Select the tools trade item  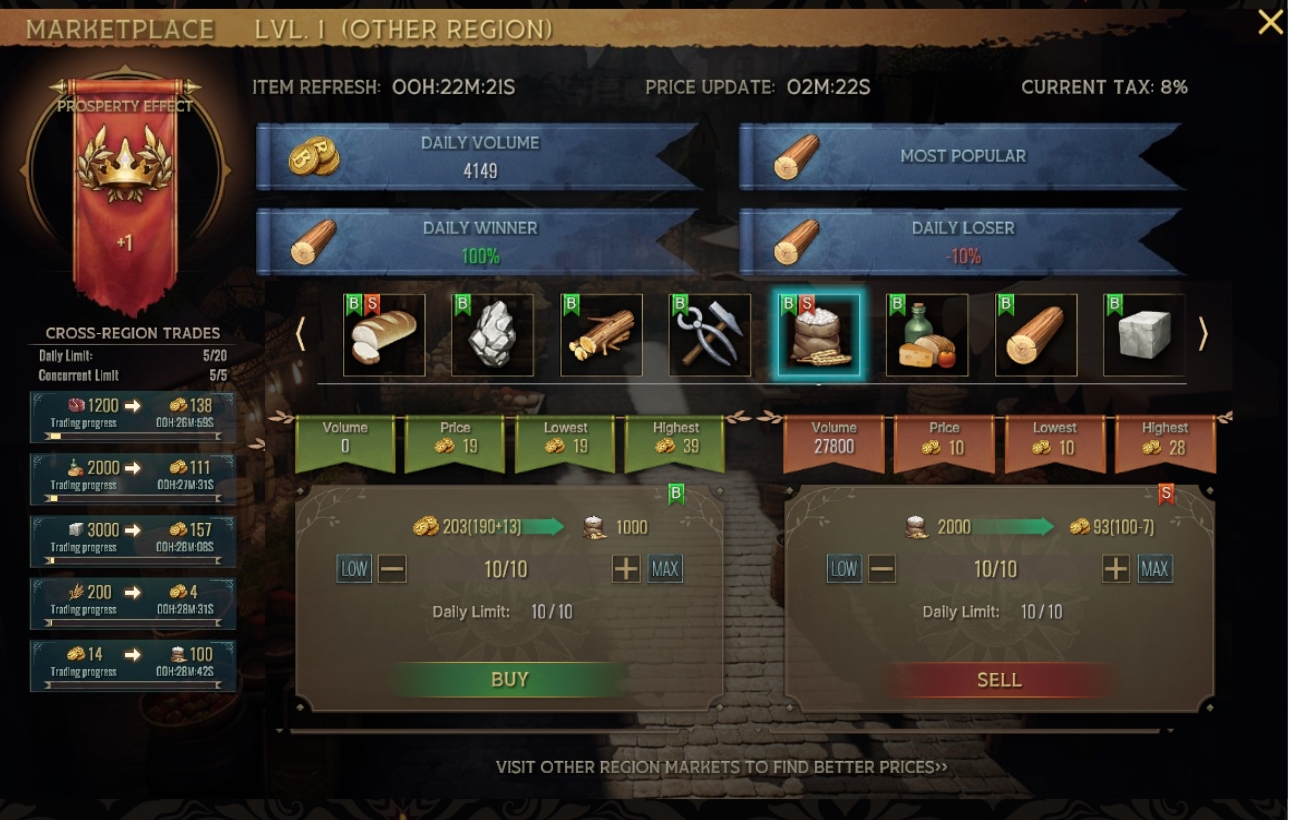point(710,335)
